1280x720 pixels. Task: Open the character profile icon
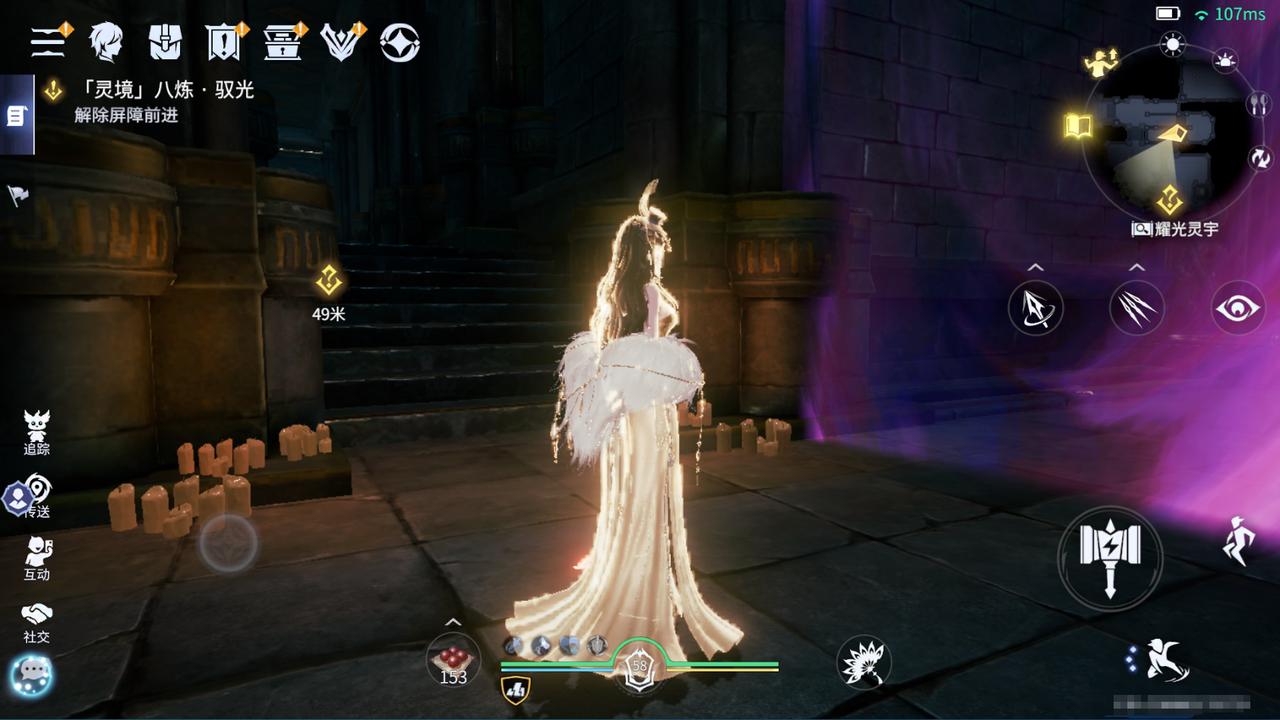coord(106,42)
